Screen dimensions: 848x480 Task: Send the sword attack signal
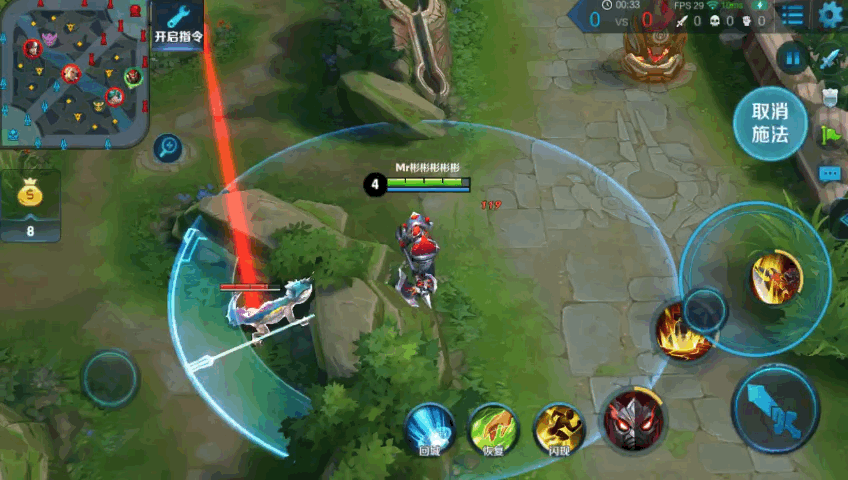pos(830,58)
